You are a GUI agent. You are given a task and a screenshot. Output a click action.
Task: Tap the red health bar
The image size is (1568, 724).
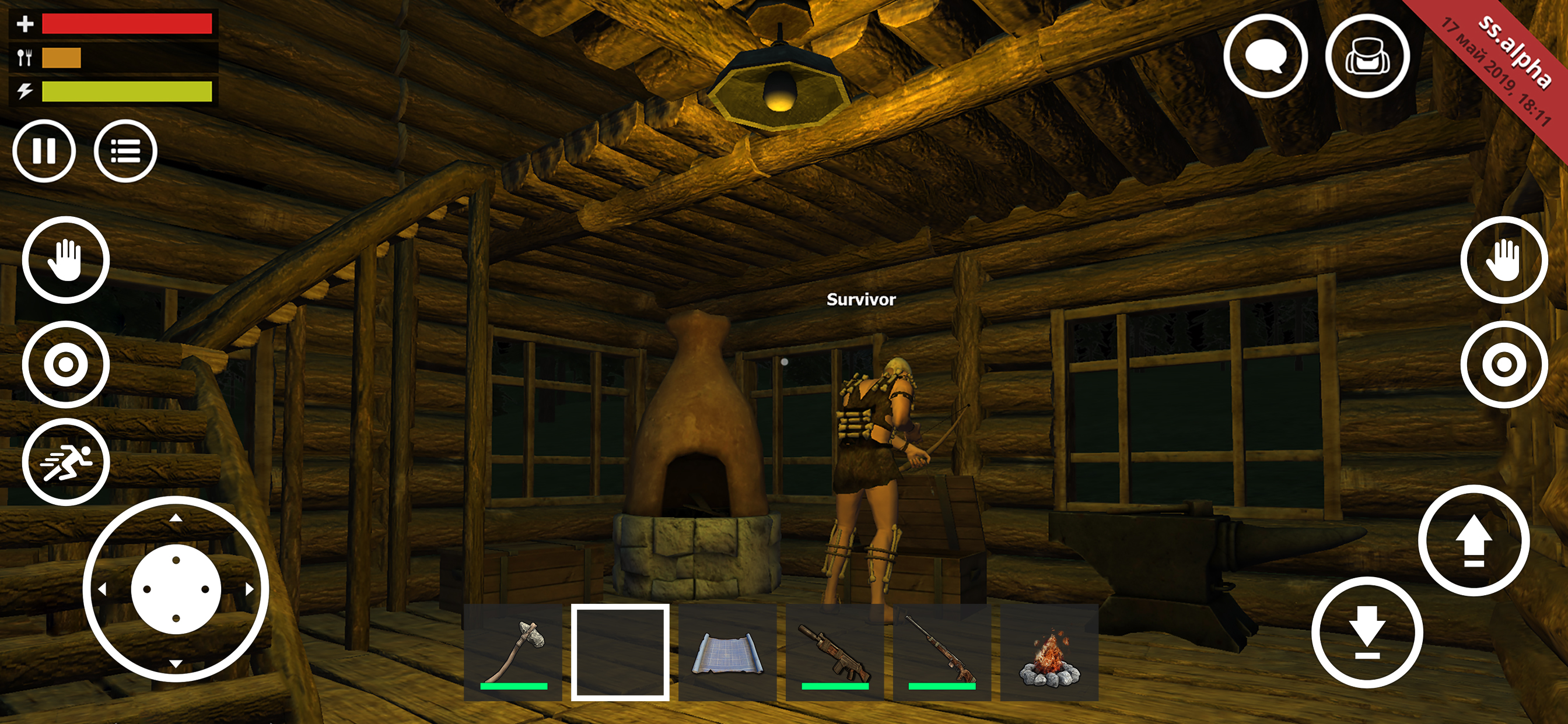tap(126, 23)
